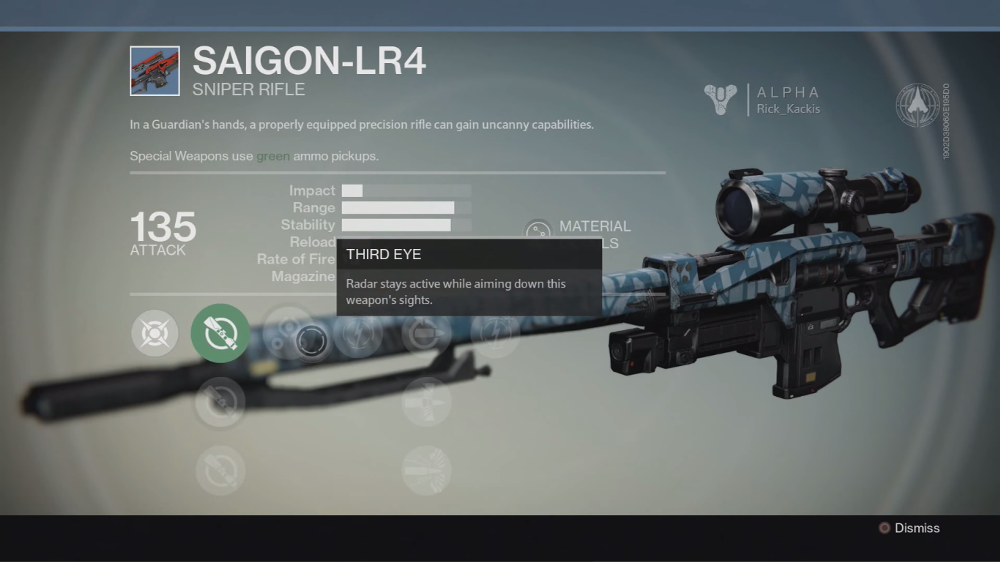
Task: Click the crosshair damage perk node
Action: tap(155, 333)
